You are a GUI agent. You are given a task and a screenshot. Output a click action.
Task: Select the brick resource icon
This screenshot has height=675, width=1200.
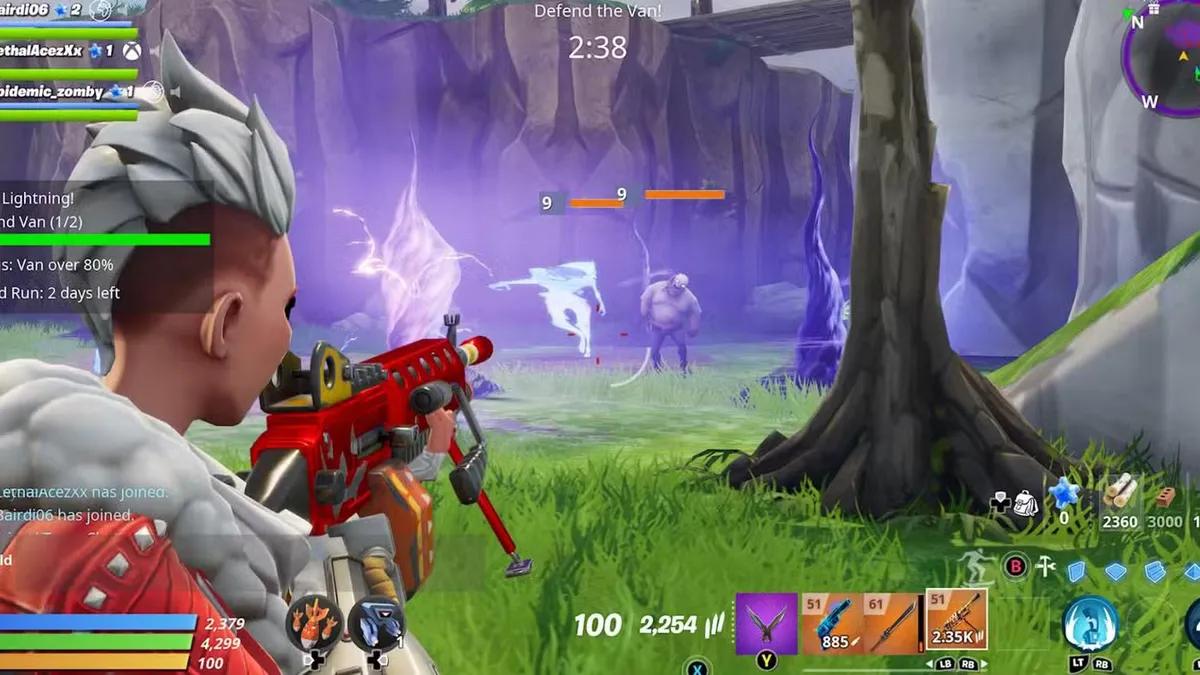pos(1164,496)
